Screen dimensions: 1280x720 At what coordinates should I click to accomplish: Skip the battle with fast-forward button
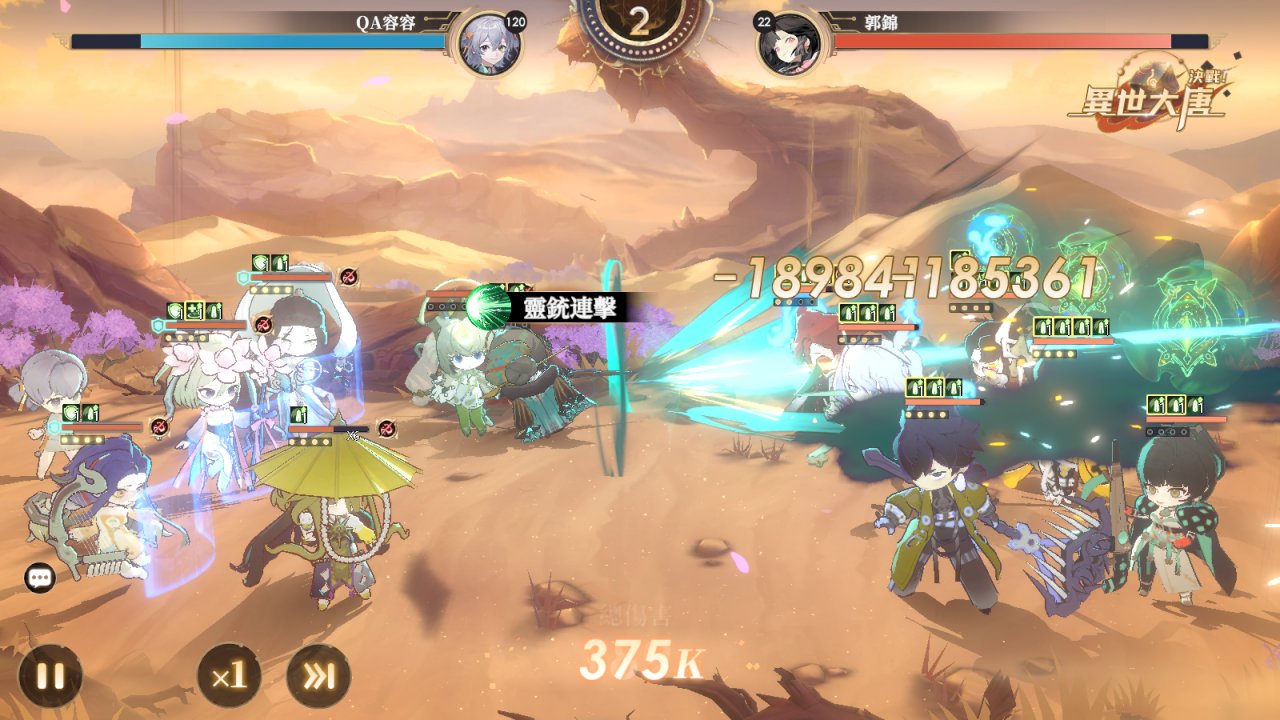pyautogui.click(x=318, y=676)
